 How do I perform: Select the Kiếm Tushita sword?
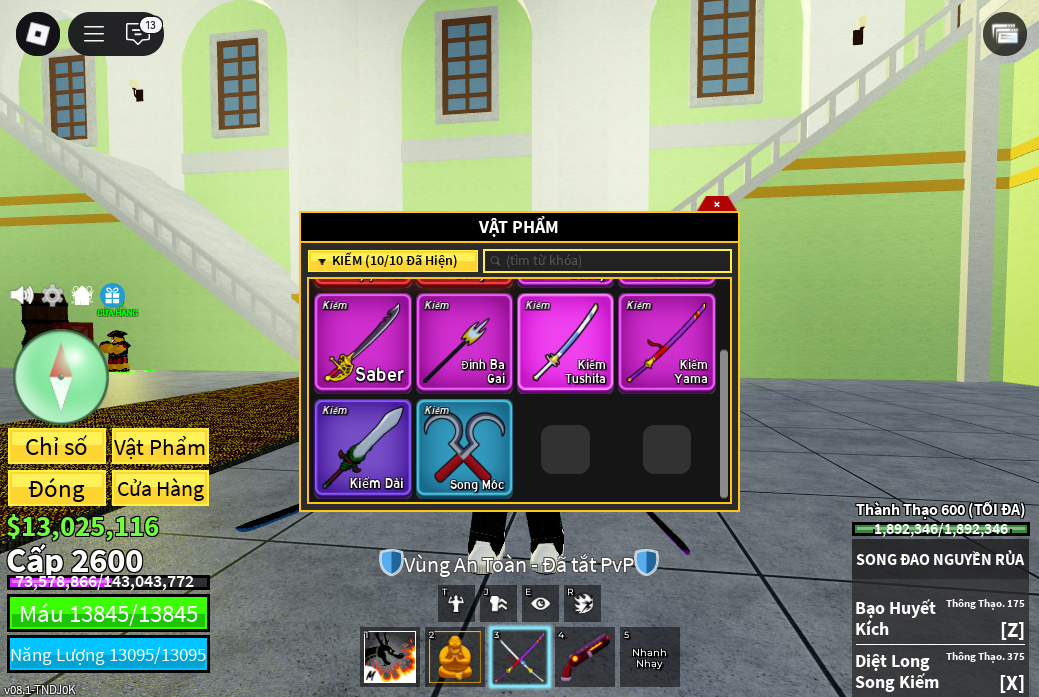565,342
